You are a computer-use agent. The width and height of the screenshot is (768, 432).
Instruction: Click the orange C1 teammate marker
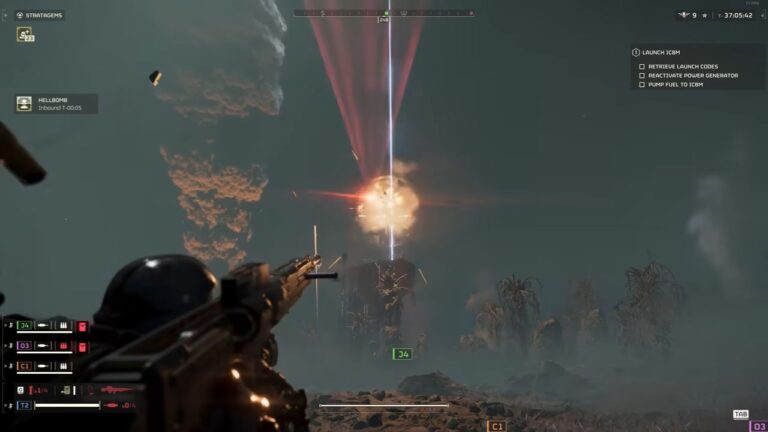(x=496, y=426)
